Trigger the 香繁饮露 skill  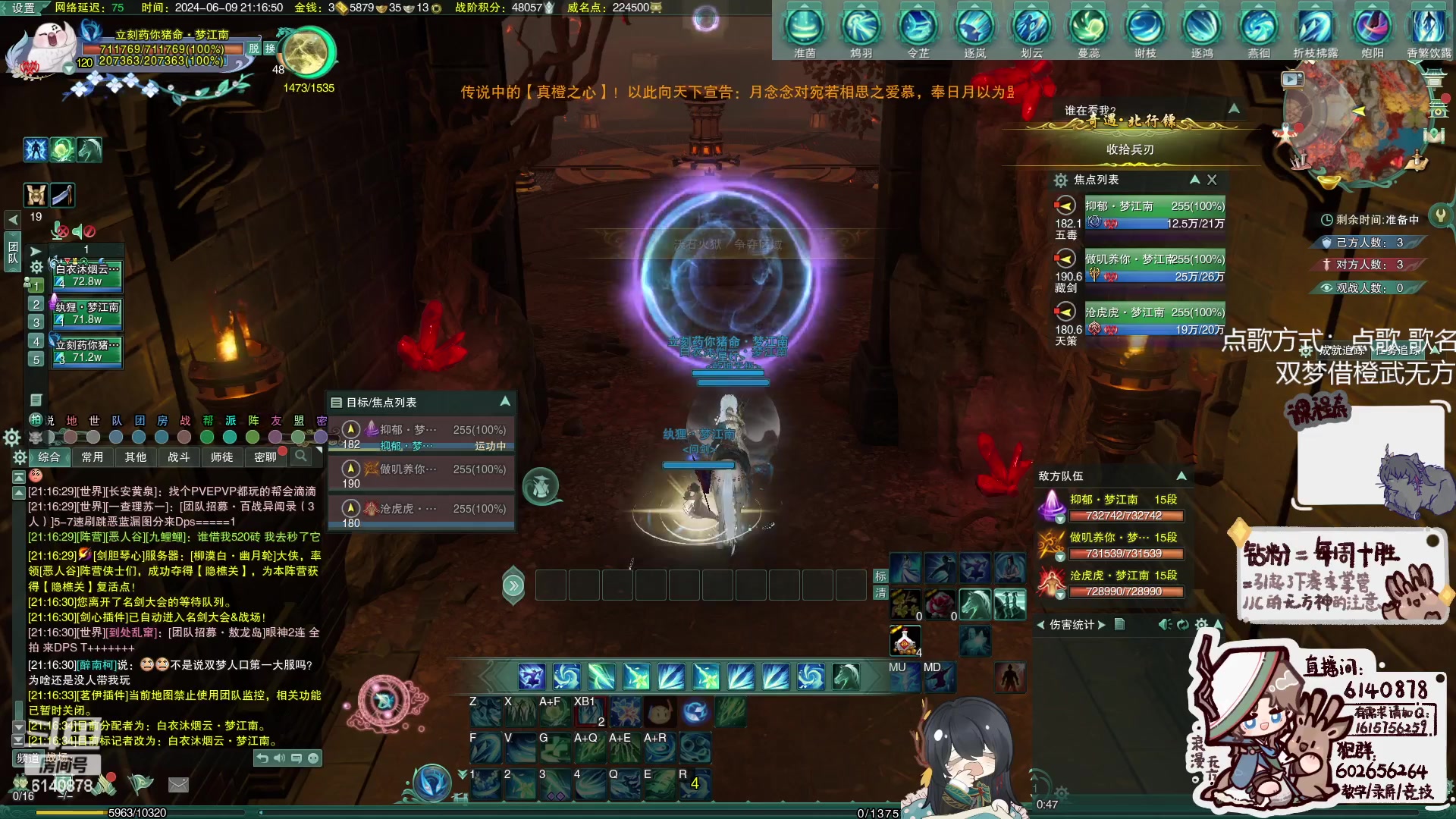(1429, 27)
